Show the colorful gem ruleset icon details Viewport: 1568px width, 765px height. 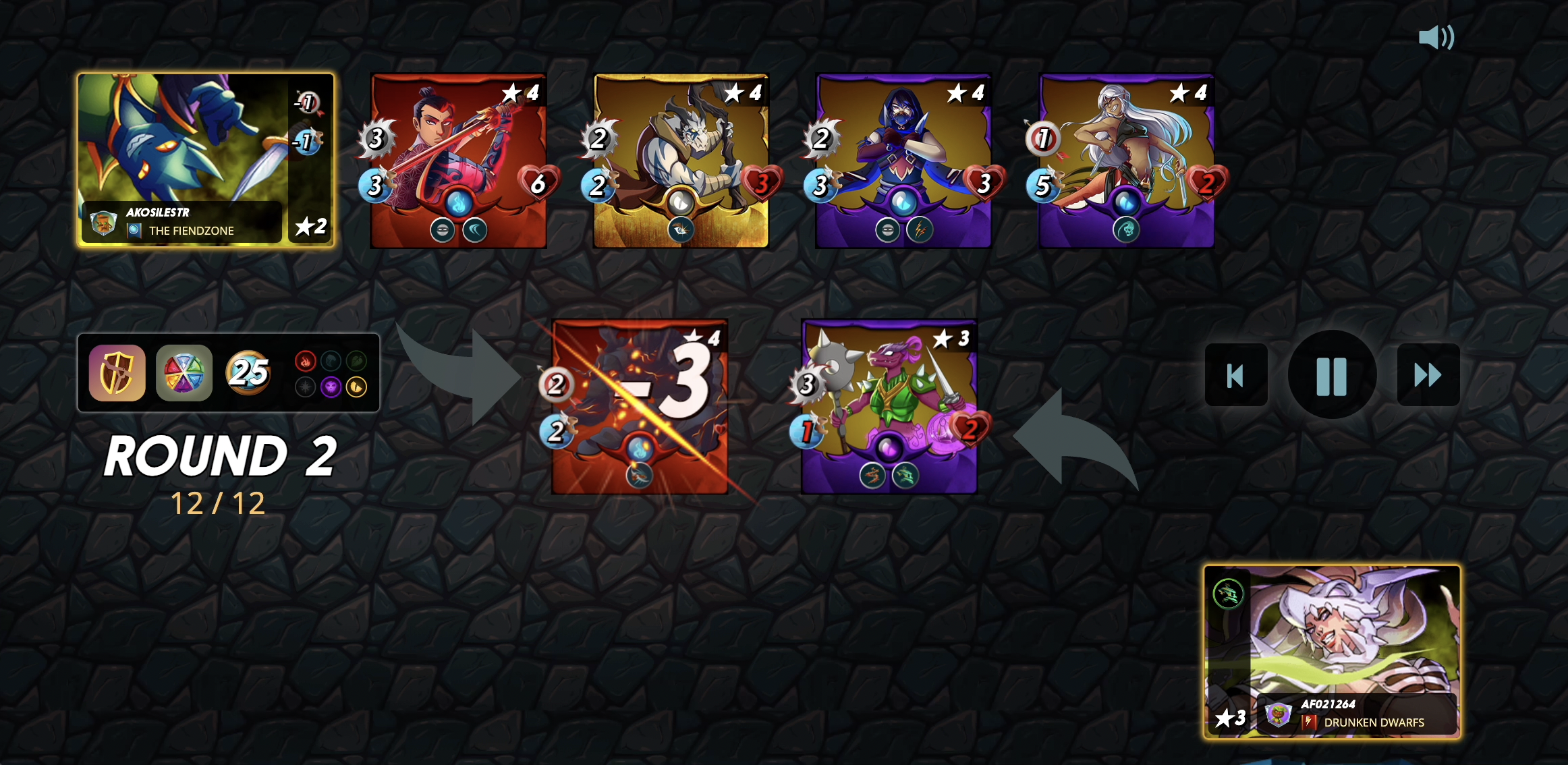(184, 373)
